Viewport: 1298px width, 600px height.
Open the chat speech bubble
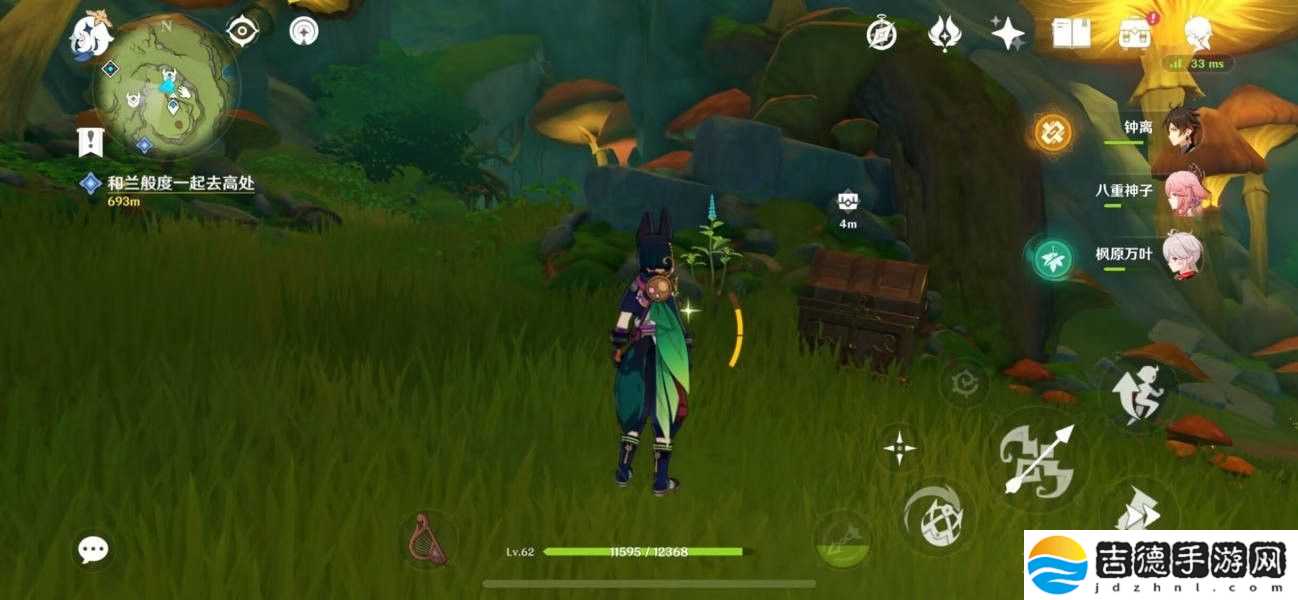[94, 548]
